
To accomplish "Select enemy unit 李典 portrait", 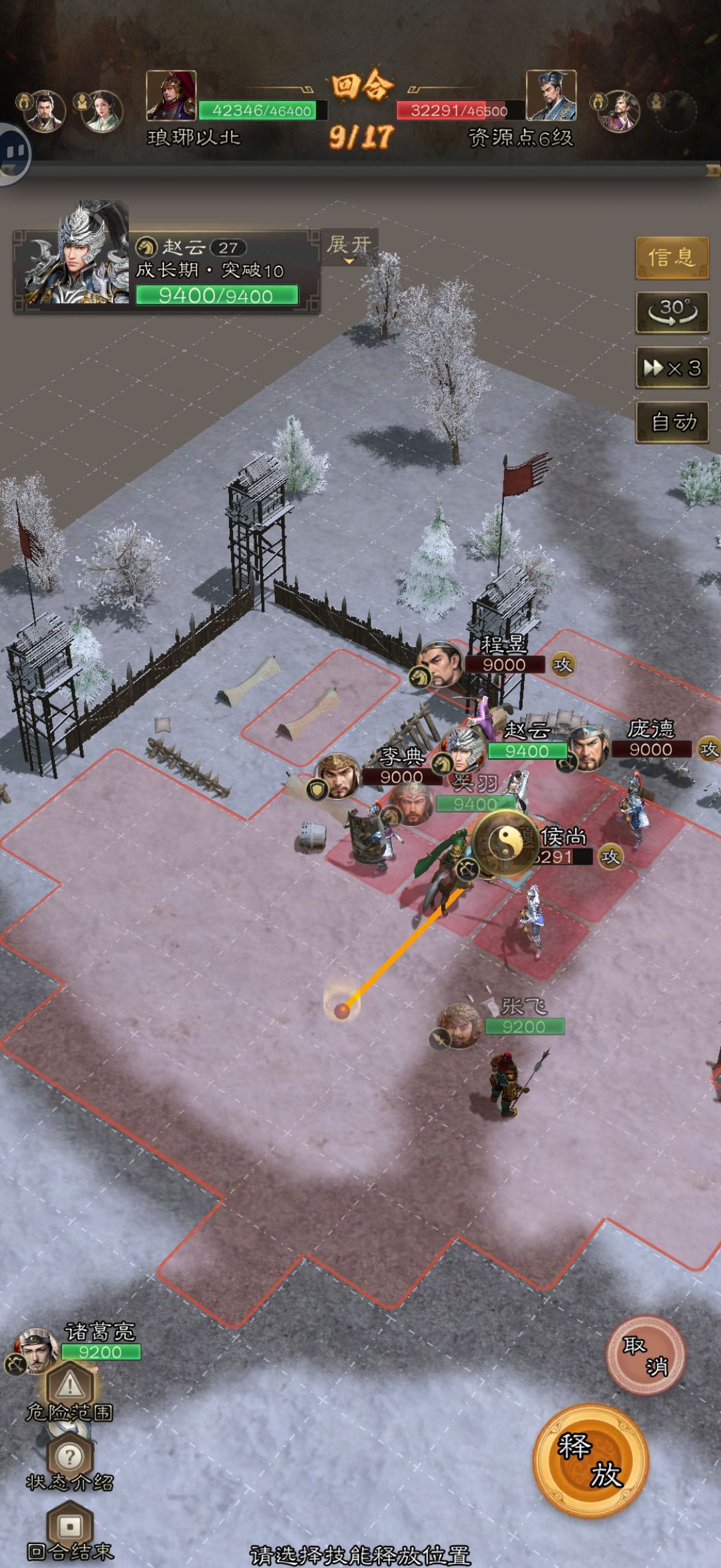I will [338, 776].
